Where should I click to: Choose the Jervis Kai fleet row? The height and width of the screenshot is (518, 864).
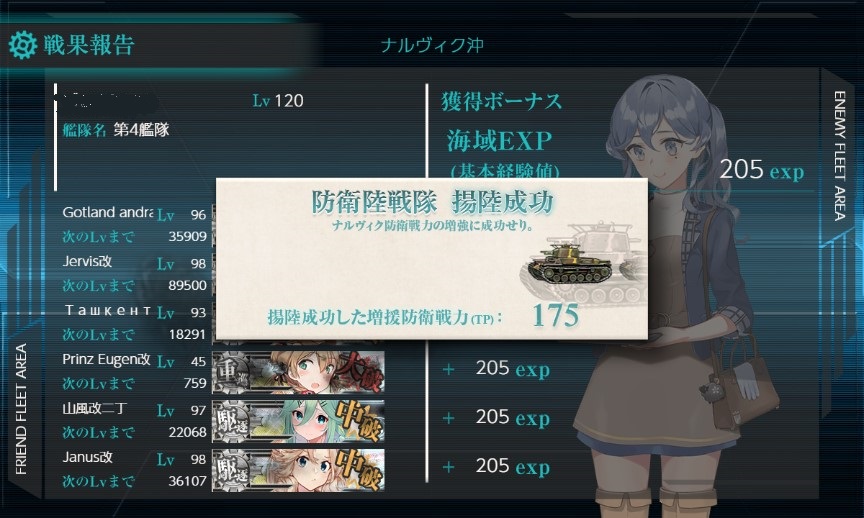click(x=133, y=270)
